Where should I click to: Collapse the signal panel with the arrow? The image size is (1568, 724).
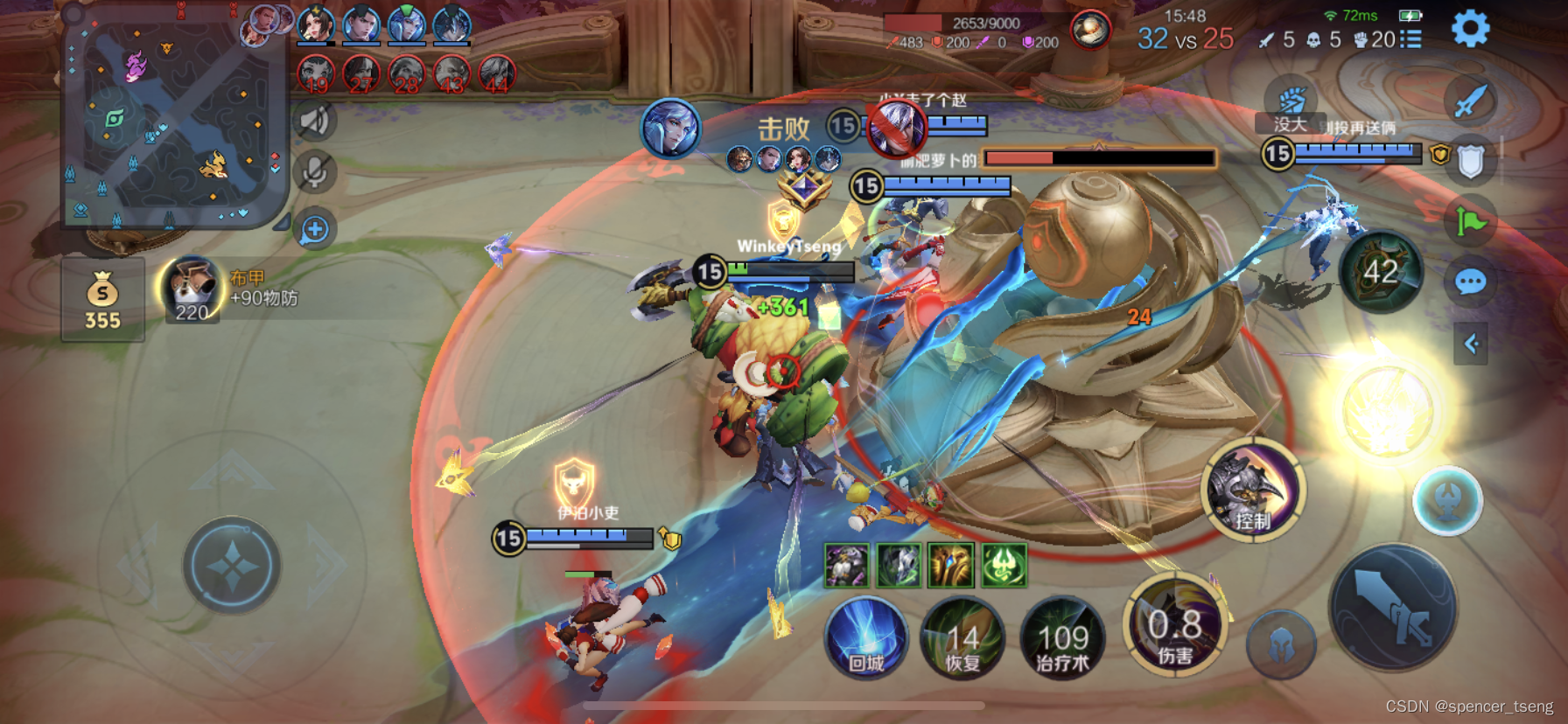click(x=1471, y=344)
